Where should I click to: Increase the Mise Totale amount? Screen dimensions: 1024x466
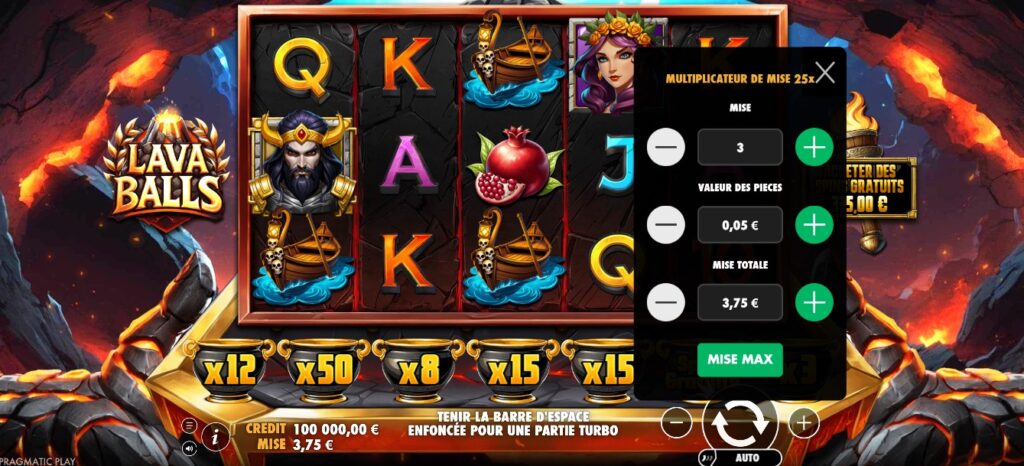click(x=815, y=302)
